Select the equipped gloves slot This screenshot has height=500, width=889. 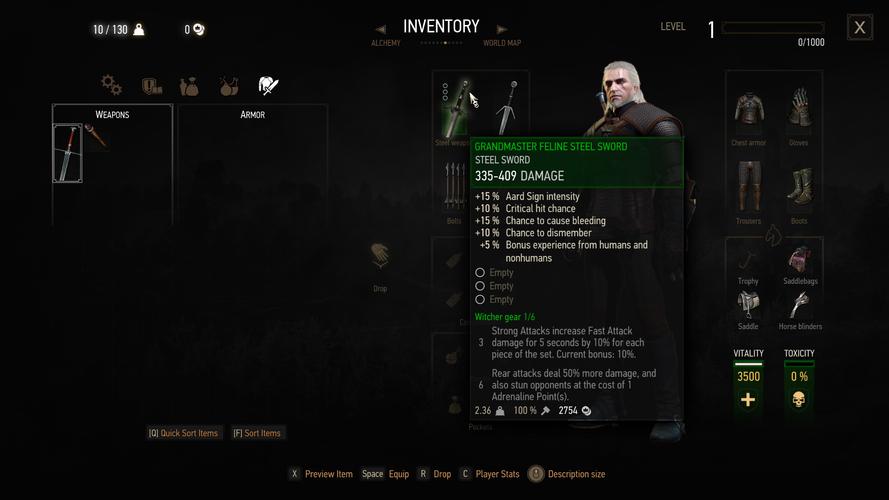(x=799, y=110)
